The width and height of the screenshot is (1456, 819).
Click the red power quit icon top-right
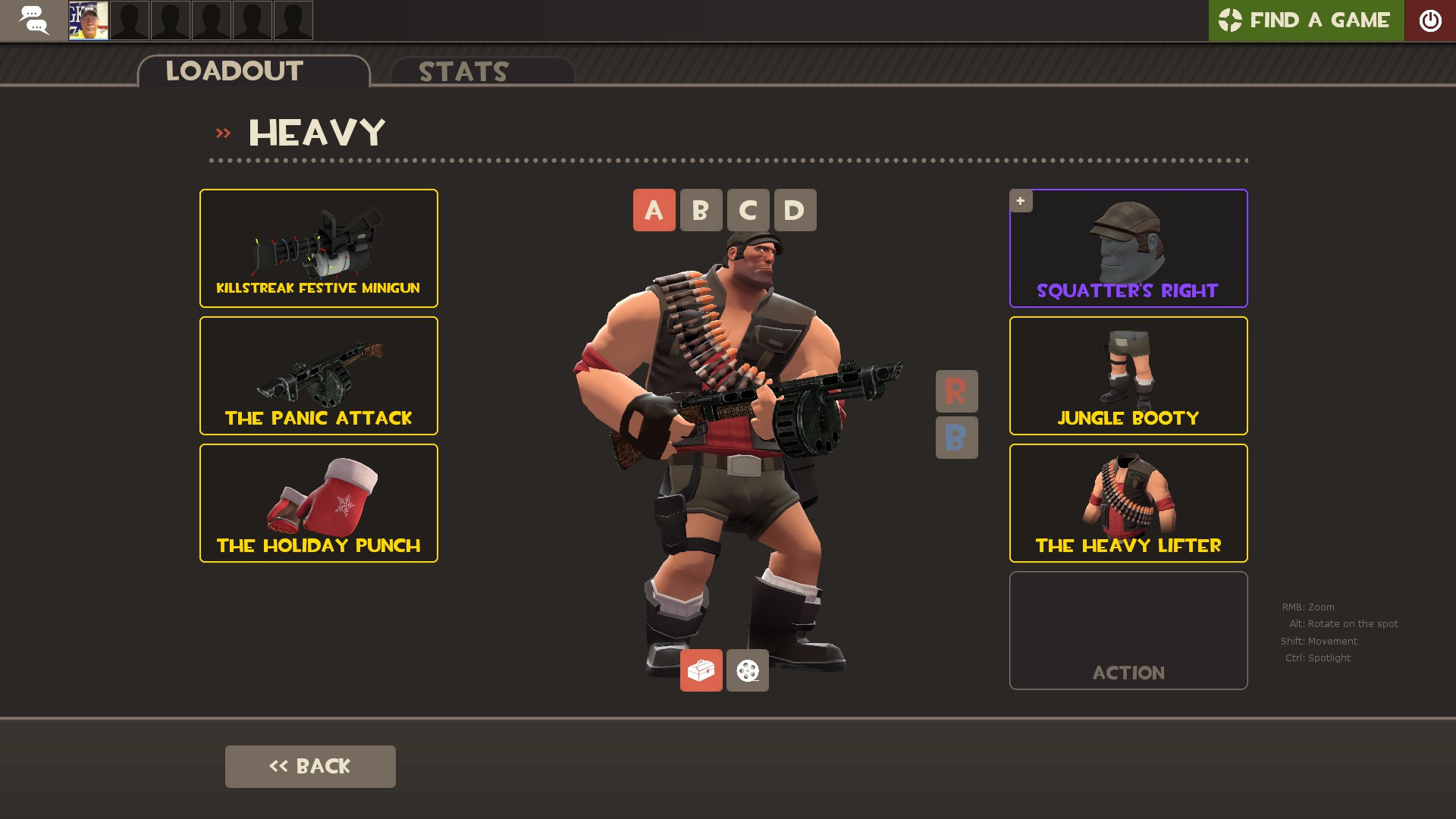pyautogui.click(x=1431, y=20)
